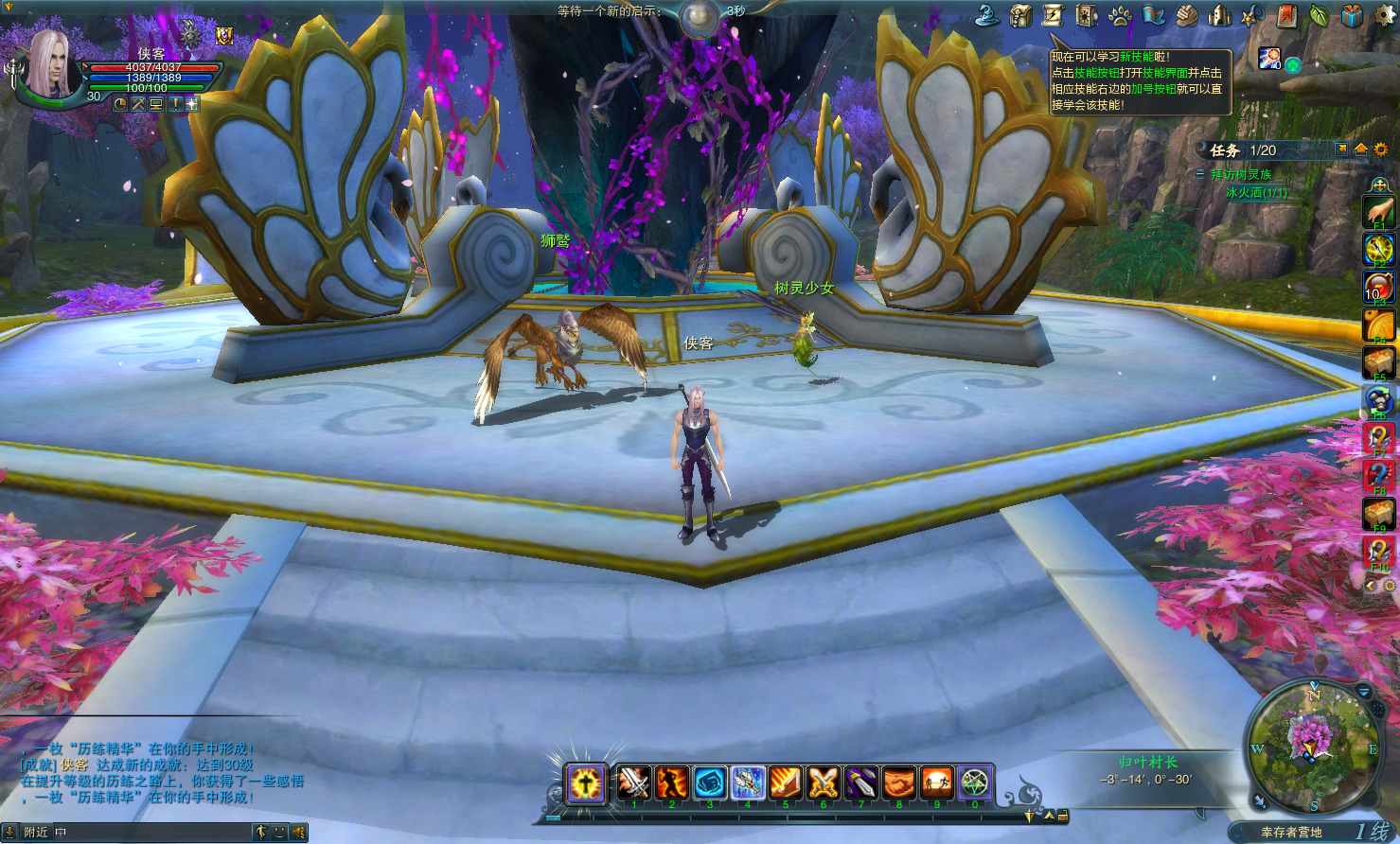
Task: Open the skills scroll with lightning bolt
Action: click(x=1053, y=15)
